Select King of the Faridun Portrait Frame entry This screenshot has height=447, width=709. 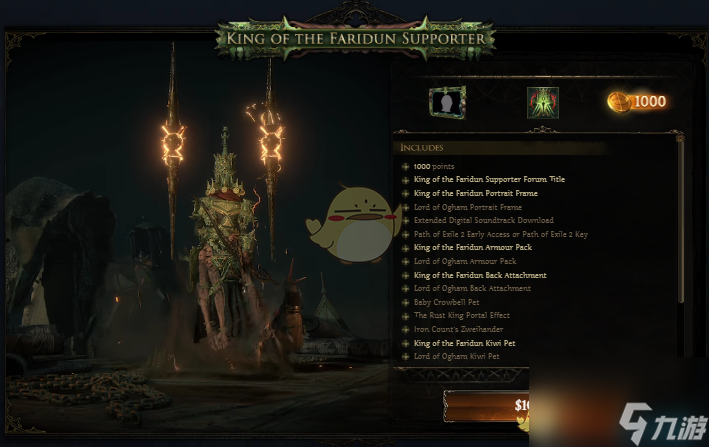pyautogui.click(x=475, y=193)
